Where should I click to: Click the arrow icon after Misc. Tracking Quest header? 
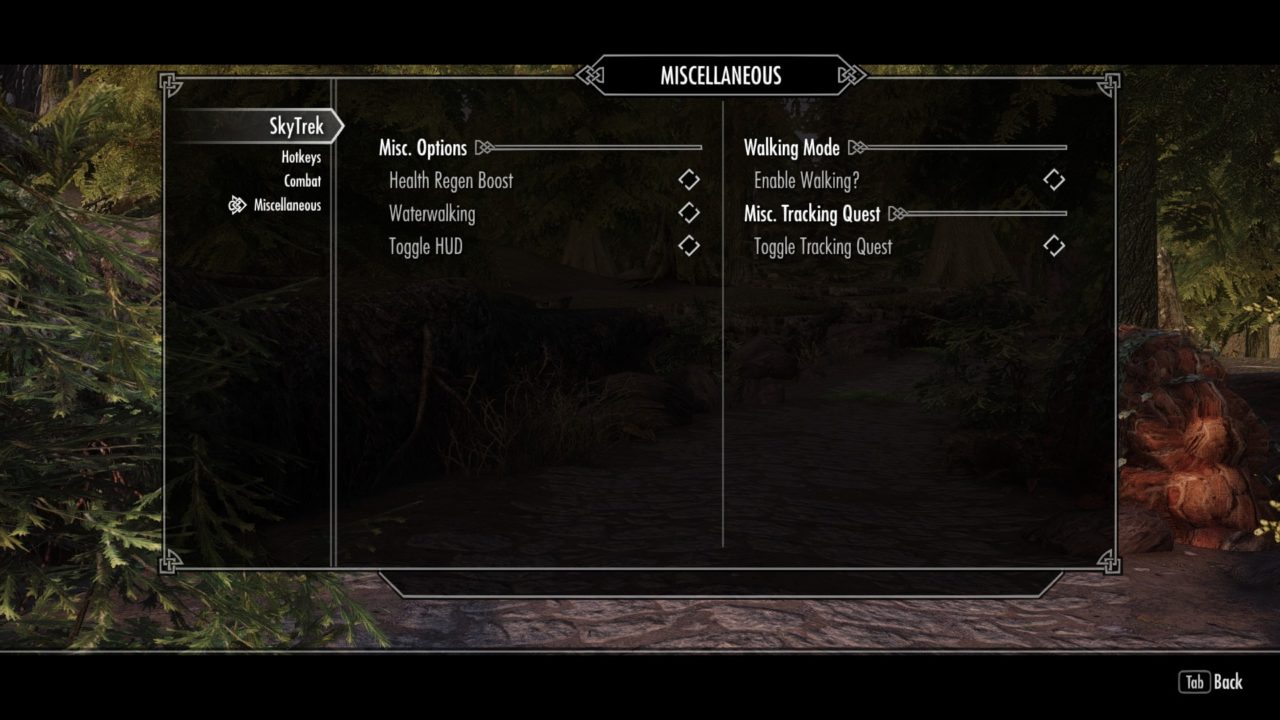click(895, 213)
